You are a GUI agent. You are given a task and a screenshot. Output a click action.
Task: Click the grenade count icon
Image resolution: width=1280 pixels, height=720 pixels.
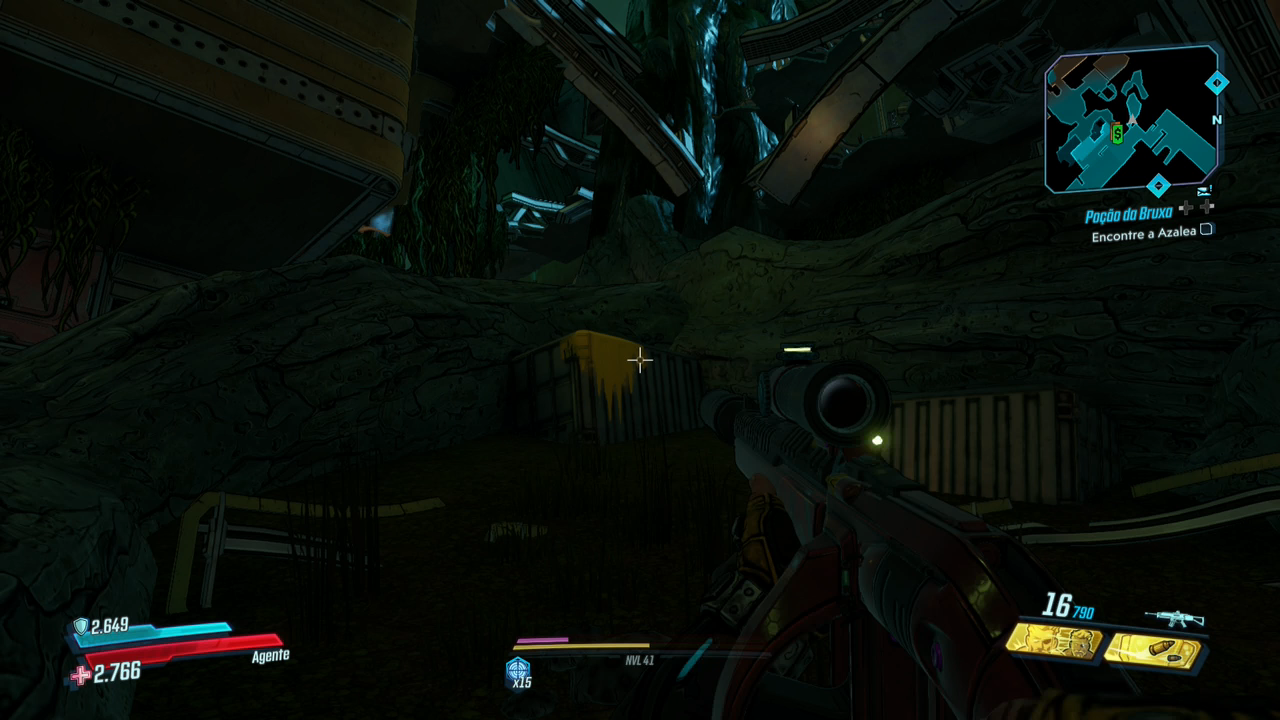pyautogui.click(x=518, y=669)
